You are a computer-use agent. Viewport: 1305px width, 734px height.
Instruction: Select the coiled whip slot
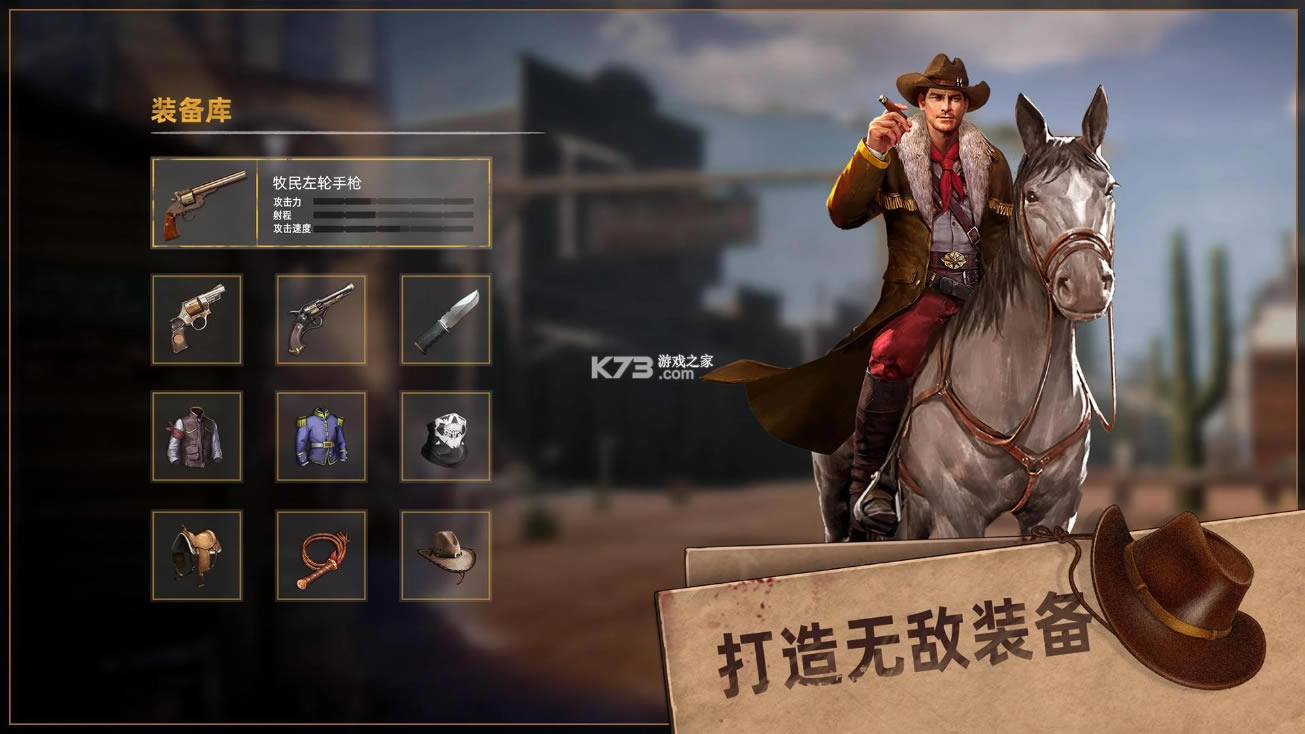[x=321, y=555]
